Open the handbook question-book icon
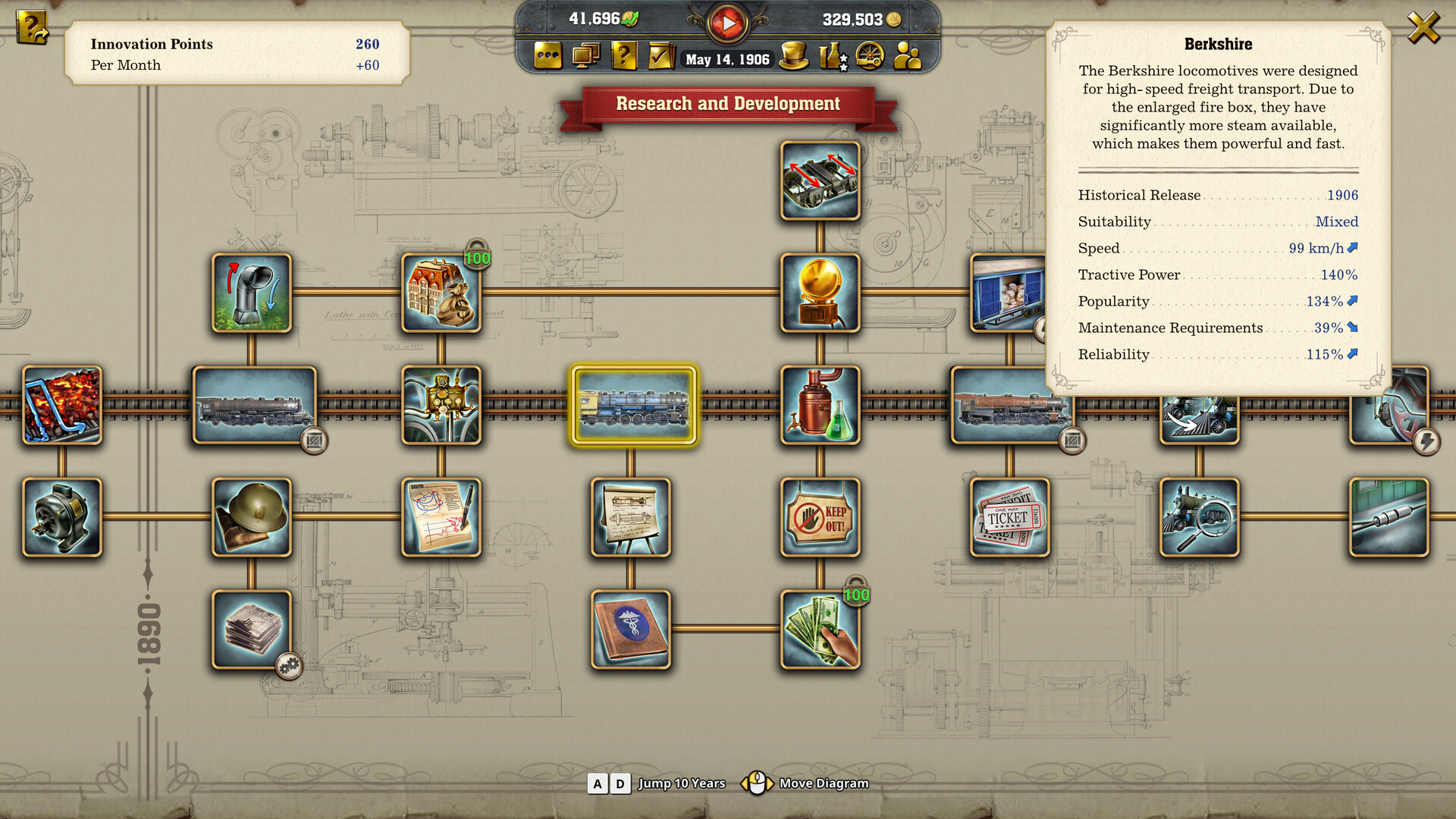The image size is (1456, 819). coord(623,56)
